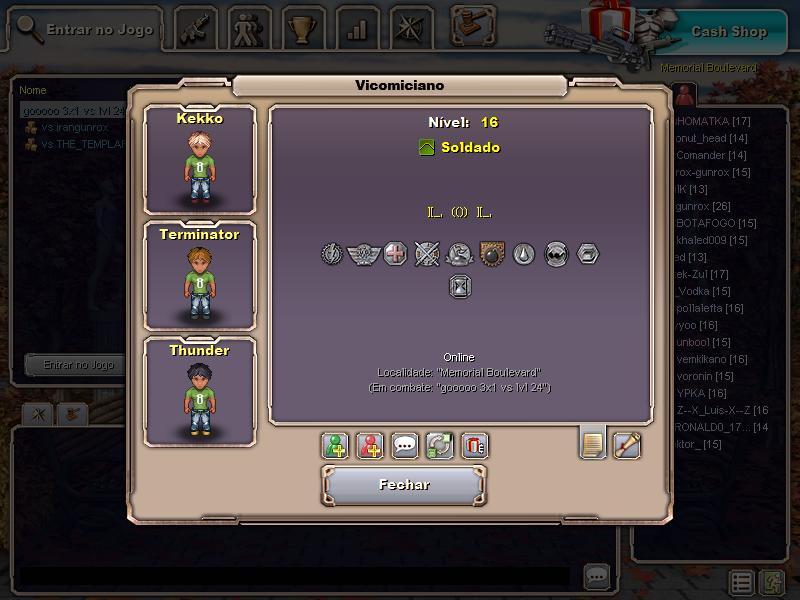Image resolution: width=800 pixels, height=600 pixels.
Task: Switch to the notepad page tab
Action: pyautogui.click(x=593, y=443)
